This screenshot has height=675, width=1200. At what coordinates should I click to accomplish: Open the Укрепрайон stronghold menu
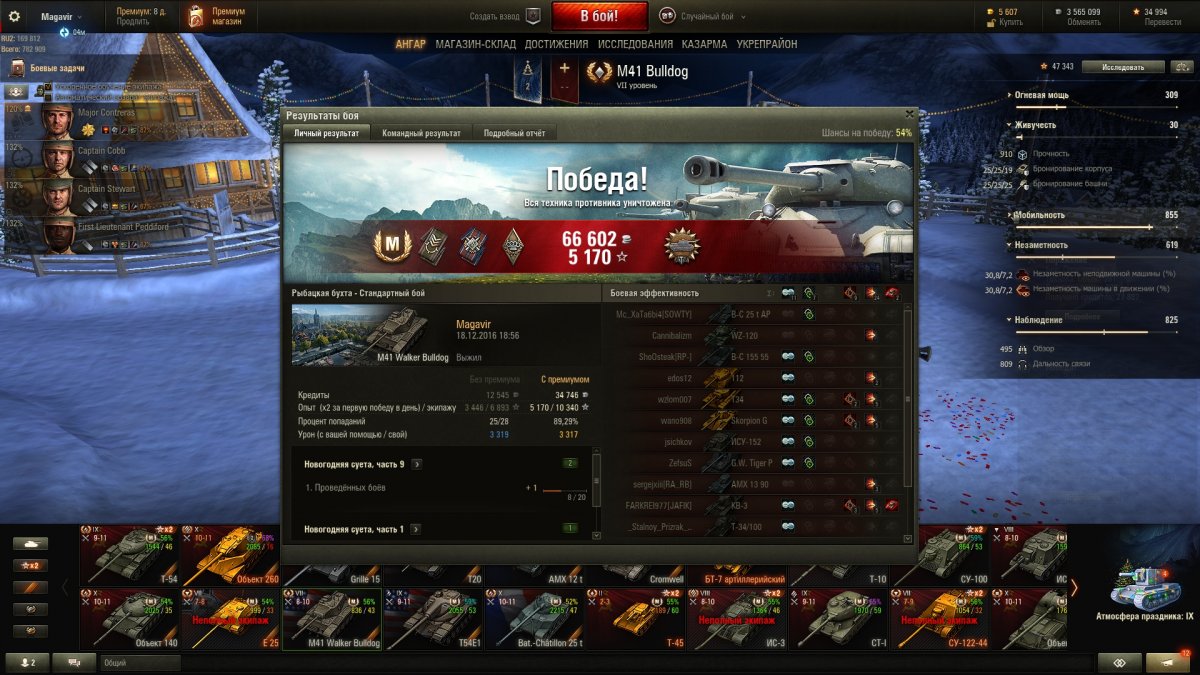tap(767, 44)
